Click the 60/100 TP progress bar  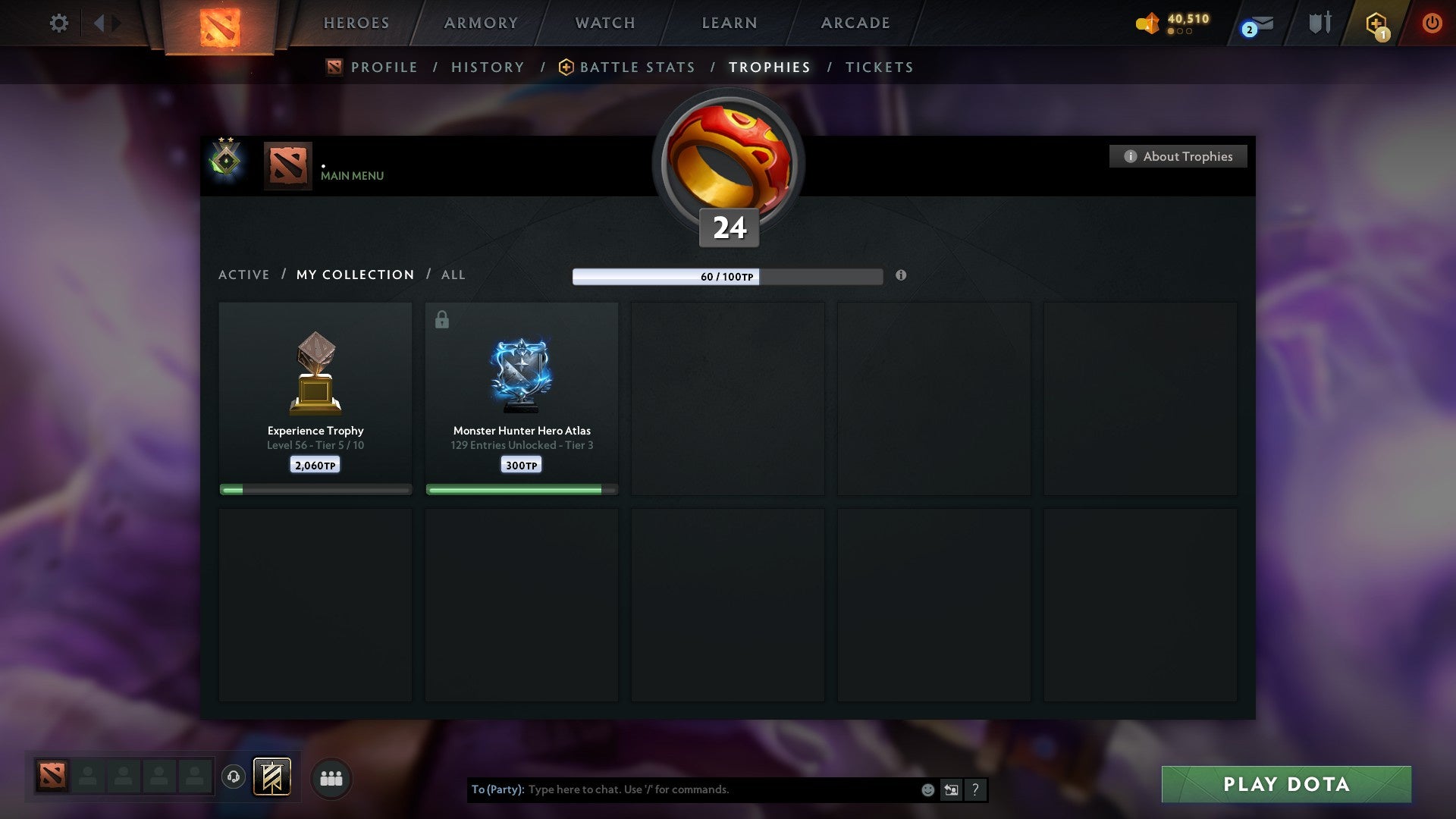(728, 277)
